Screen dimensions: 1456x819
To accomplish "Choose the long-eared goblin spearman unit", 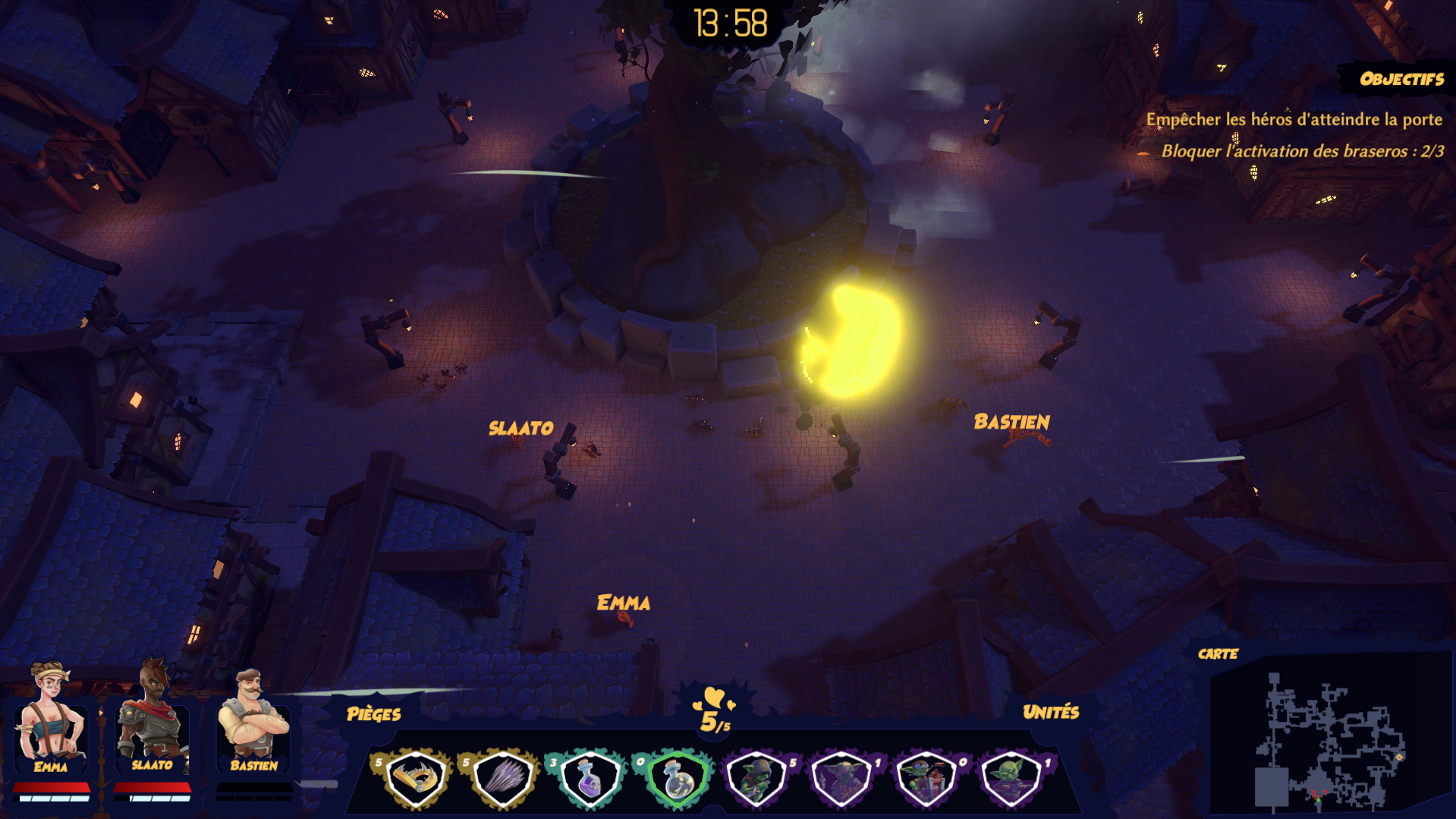I will 841,778.
